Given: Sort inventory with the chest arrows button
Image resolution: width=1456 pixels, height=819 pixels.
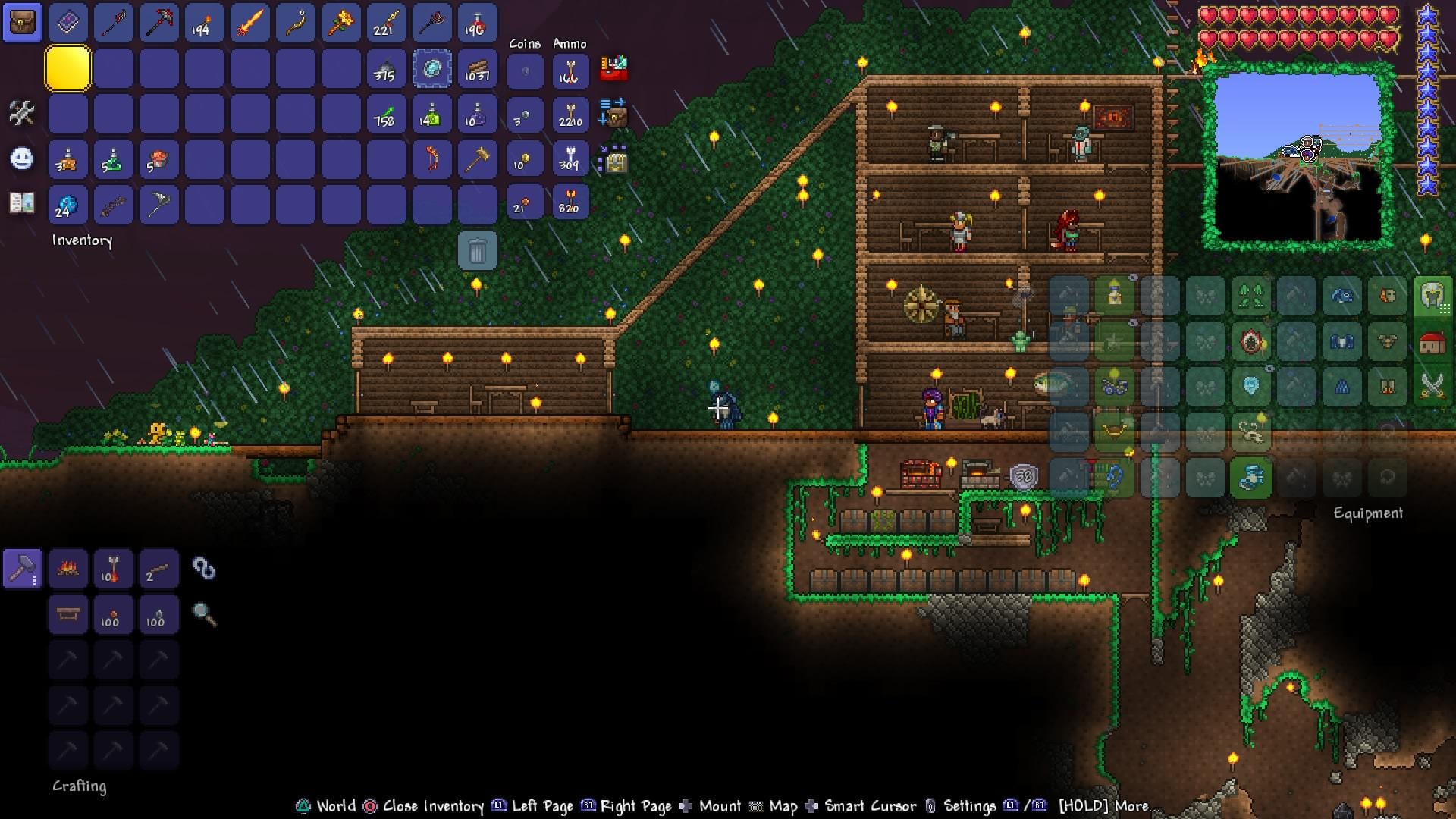Looking at the screenshot, I should (613, 112).
